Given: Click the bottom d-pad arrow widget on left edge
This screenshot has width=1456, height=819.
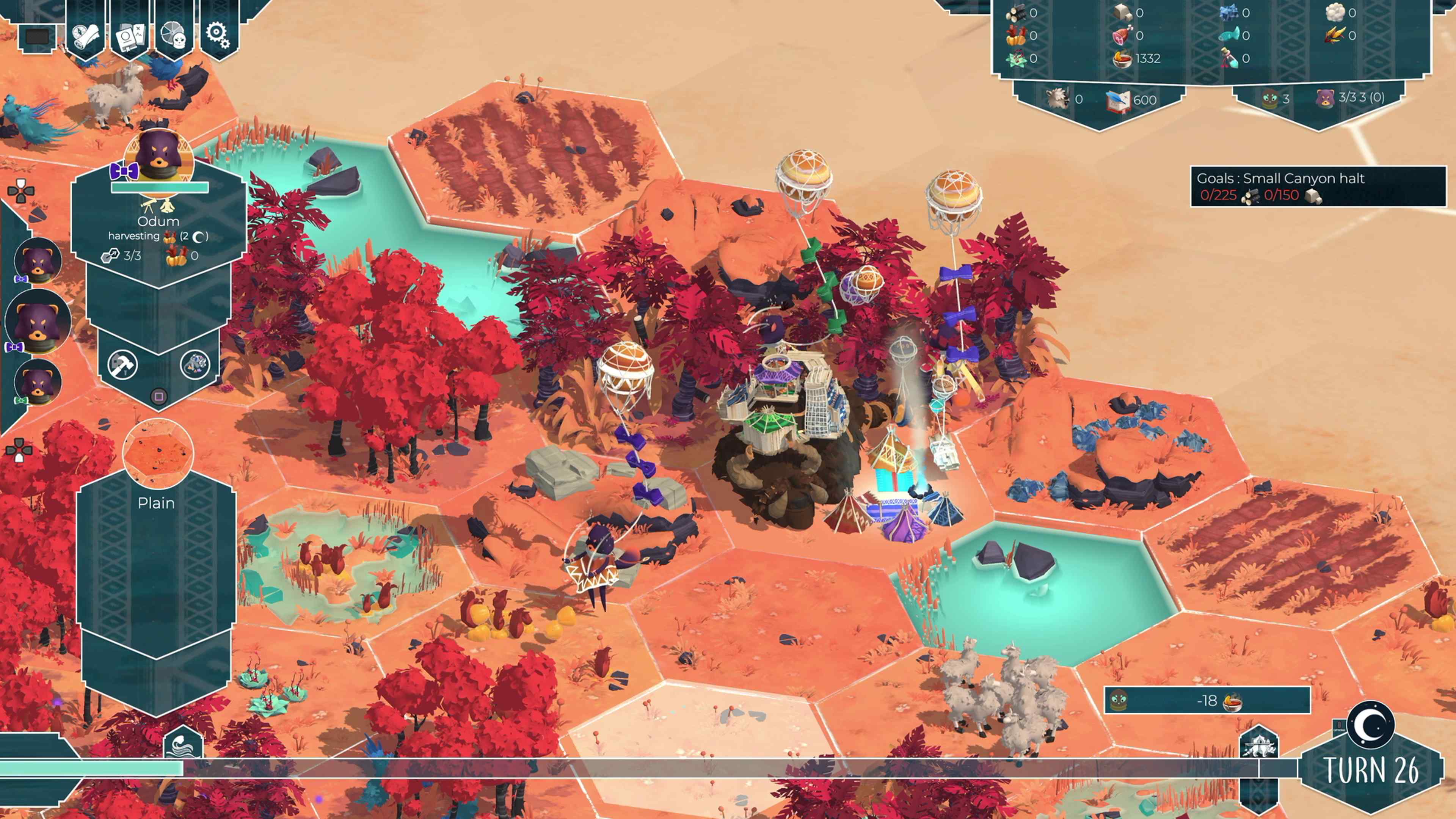Looking at the screenshot, I should [20, 450].
